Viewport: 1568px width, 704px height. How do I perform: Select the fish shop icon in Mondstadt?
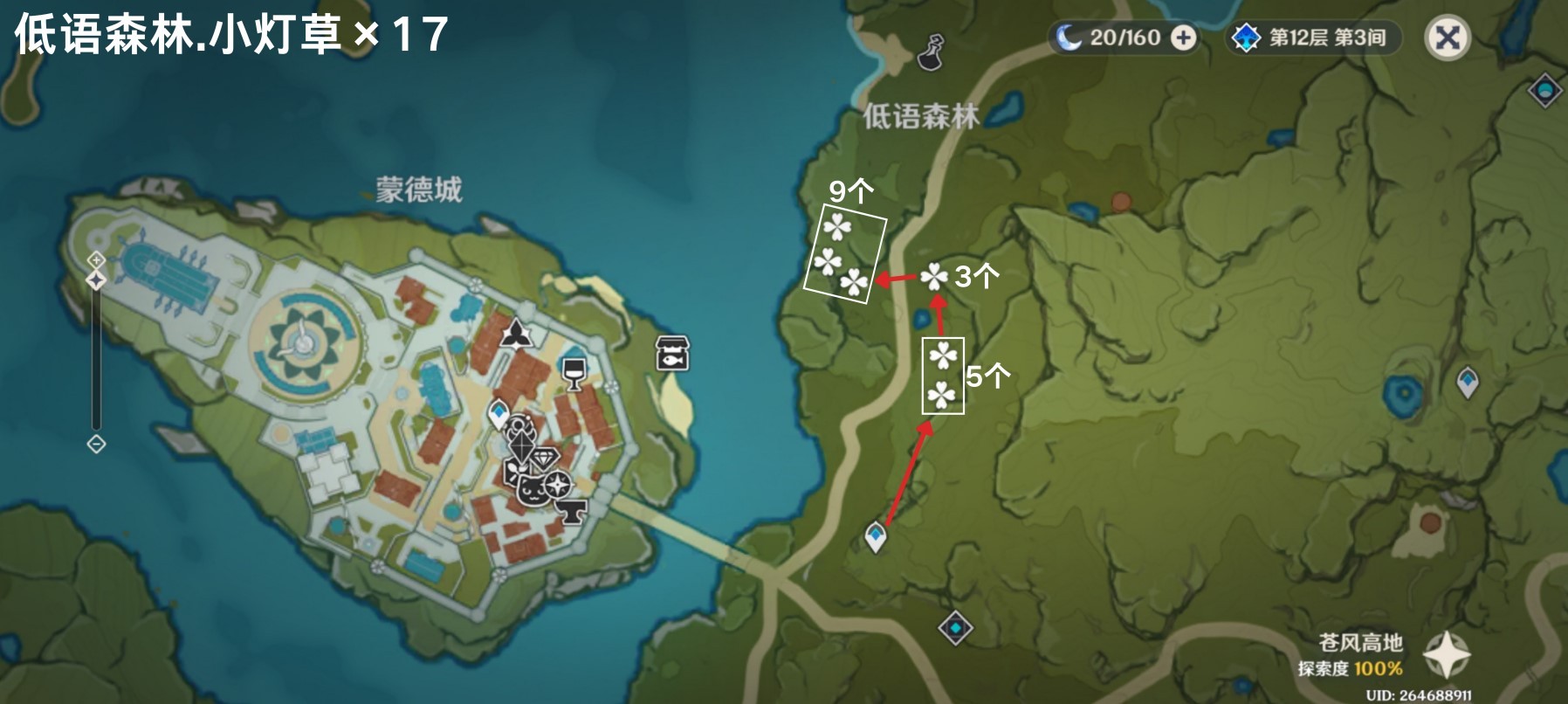671,355
